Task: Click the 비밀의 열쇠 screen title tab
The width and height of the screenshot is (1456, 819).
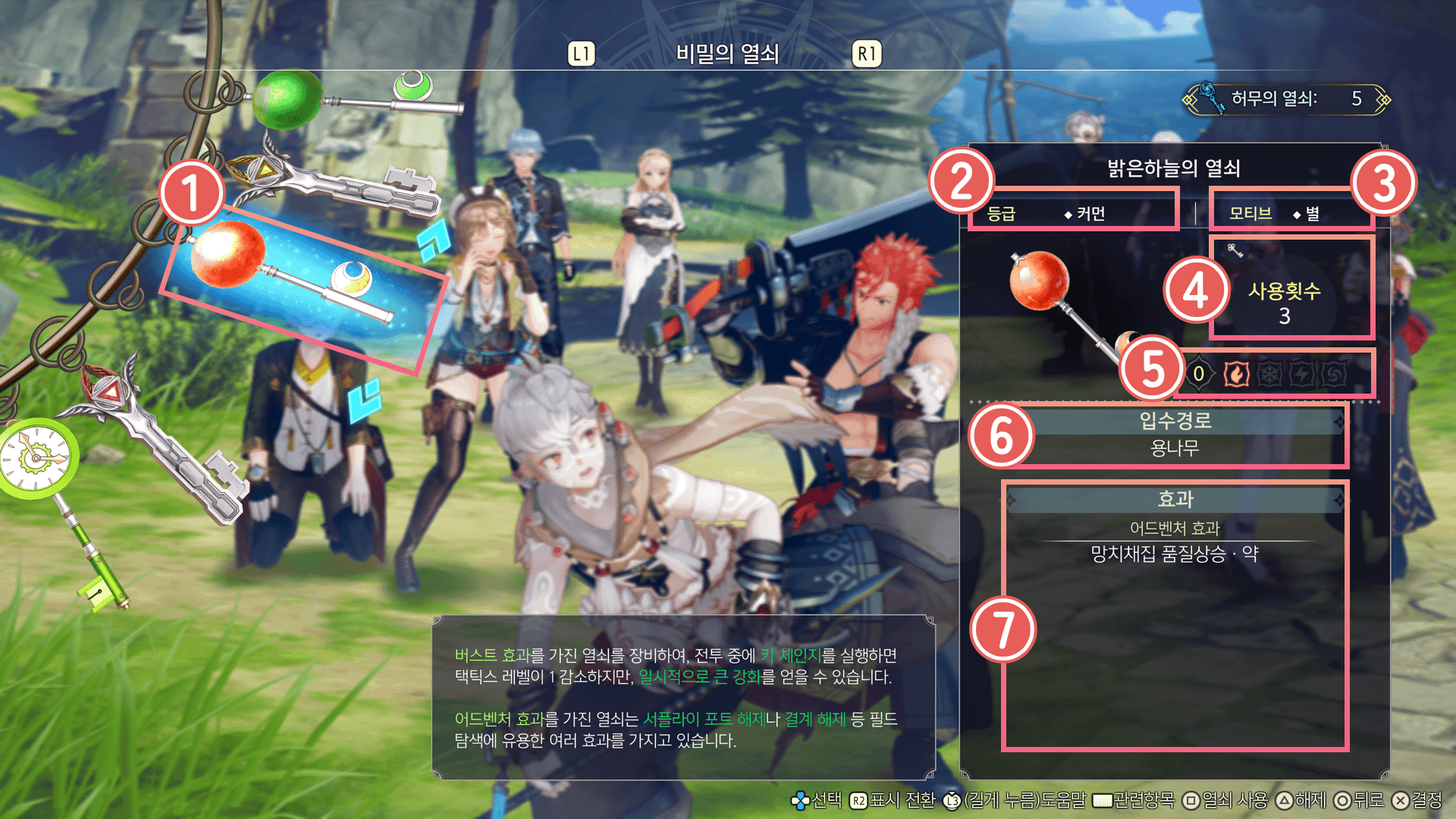Action: [726, 54]
